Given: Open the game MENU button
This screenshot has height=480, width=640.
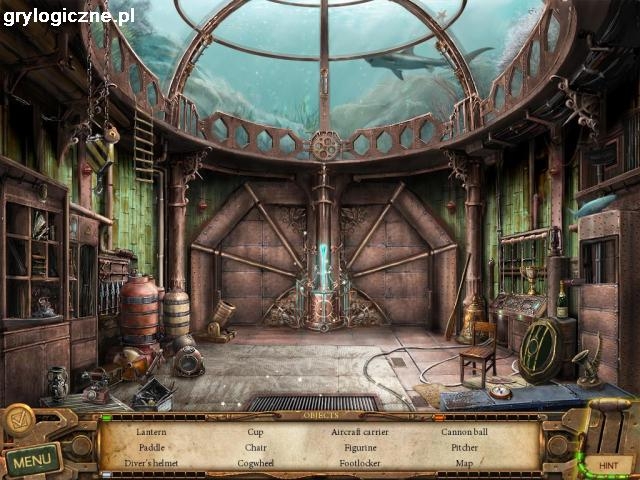Looking at the screenshot, I should [33, 461].
